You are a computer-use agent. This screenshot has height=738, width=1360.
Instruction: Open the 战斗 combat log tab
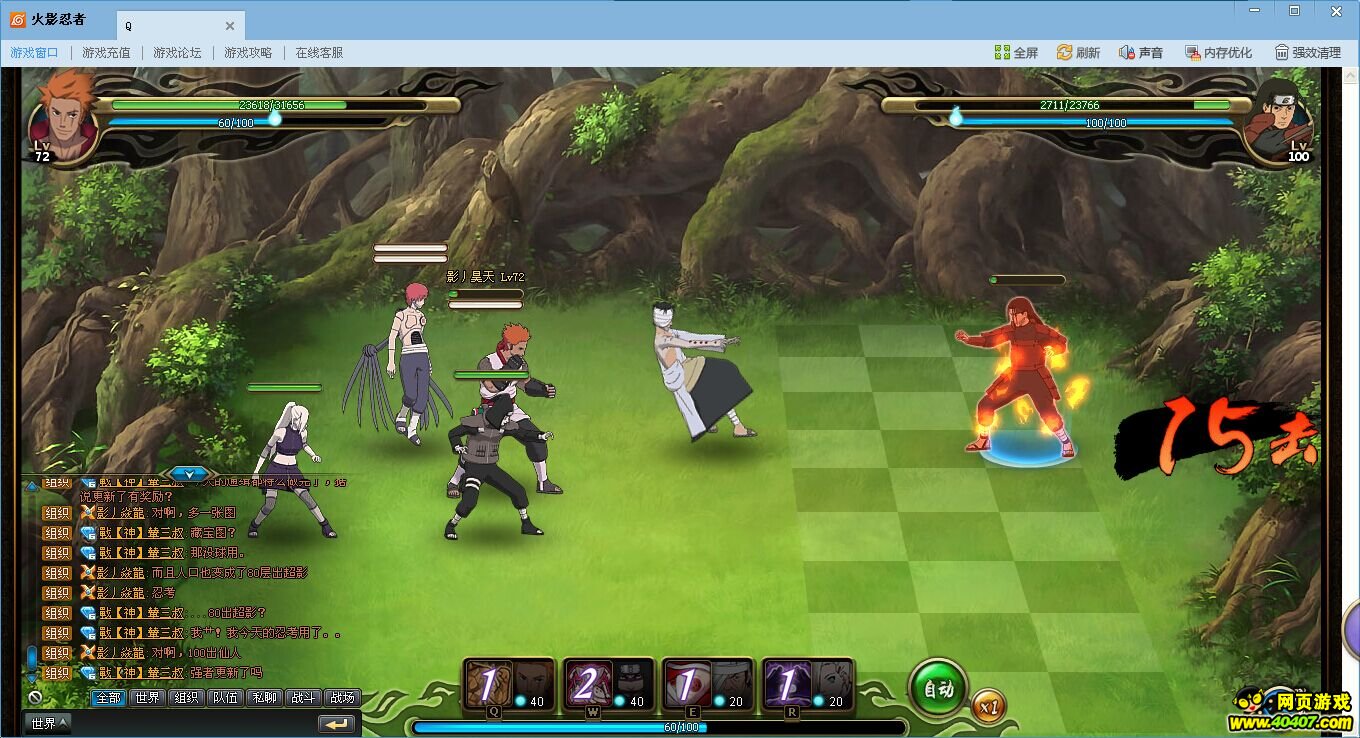tap(303, 698)
